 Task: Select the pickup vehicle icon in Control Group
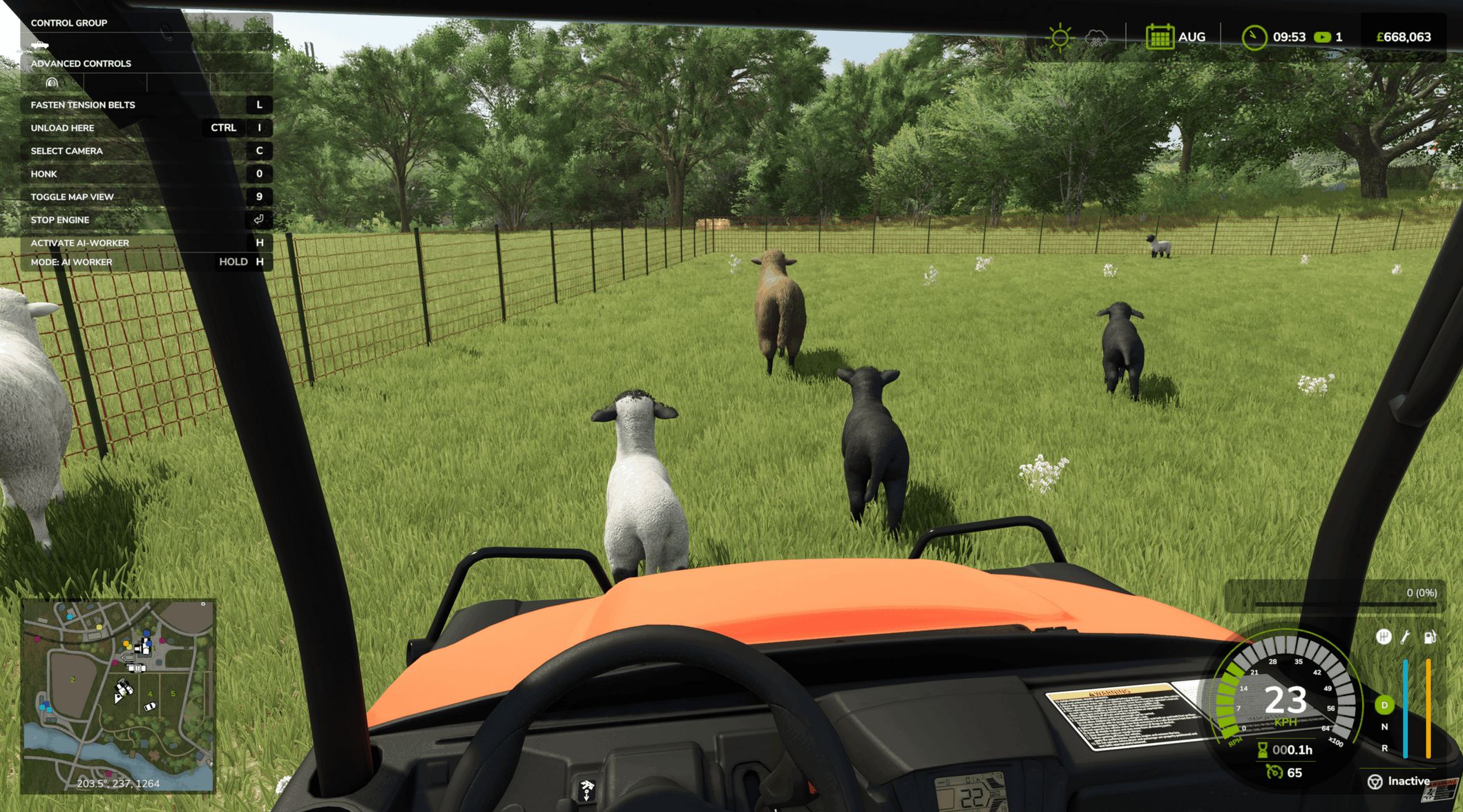click(40, 45)
